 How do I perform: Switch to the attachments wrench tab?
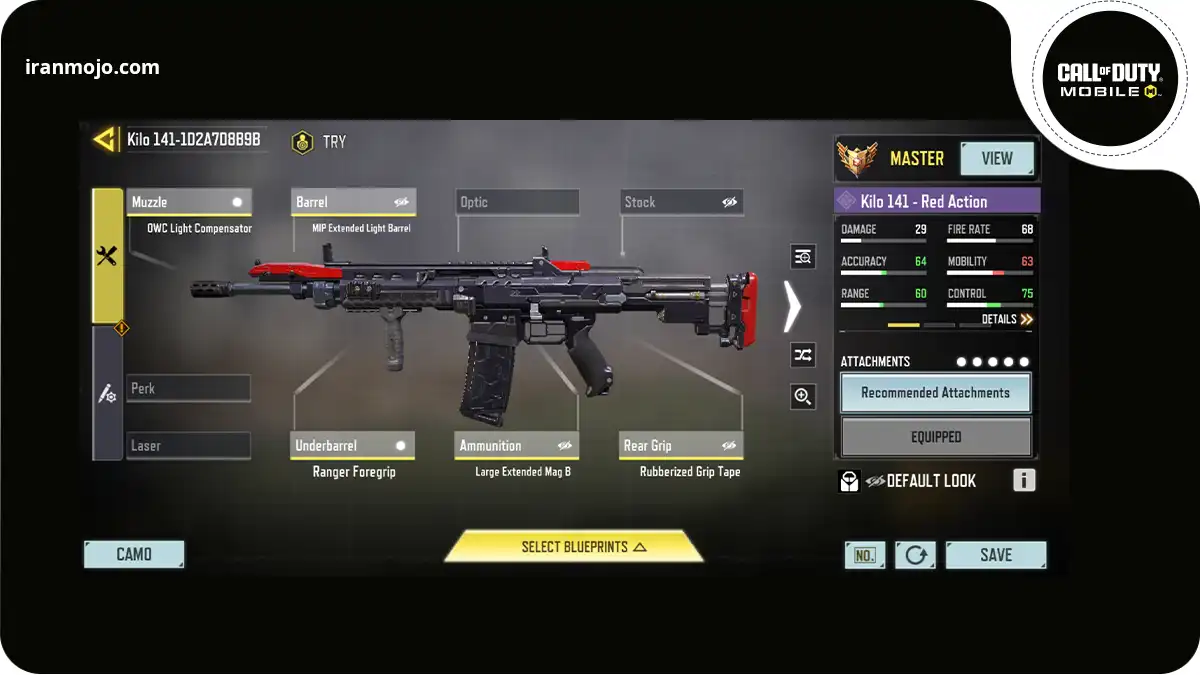(107, 256)
